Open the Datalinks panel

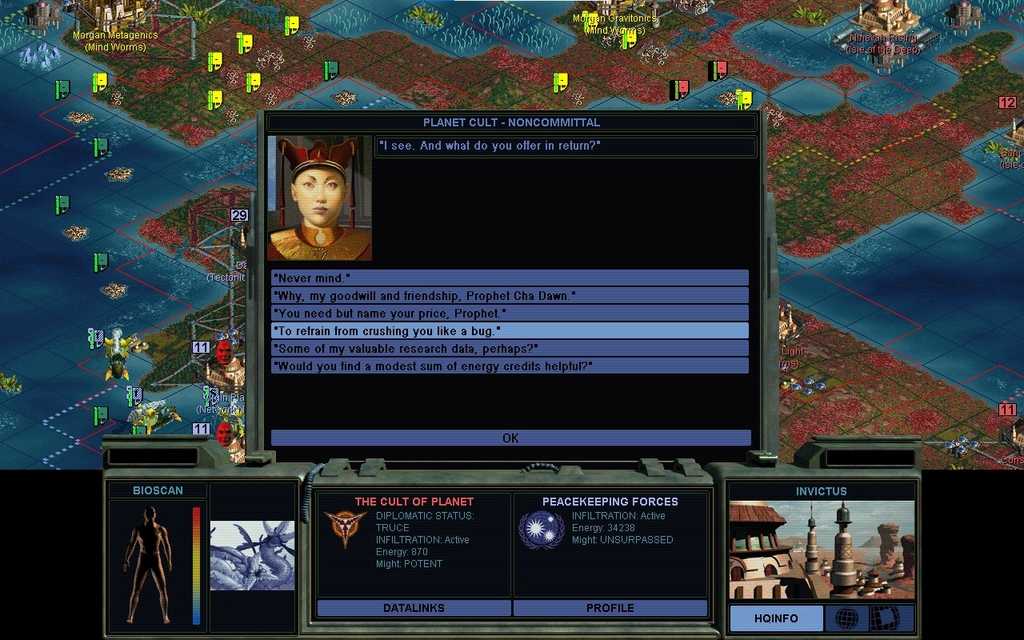[413, 608]
